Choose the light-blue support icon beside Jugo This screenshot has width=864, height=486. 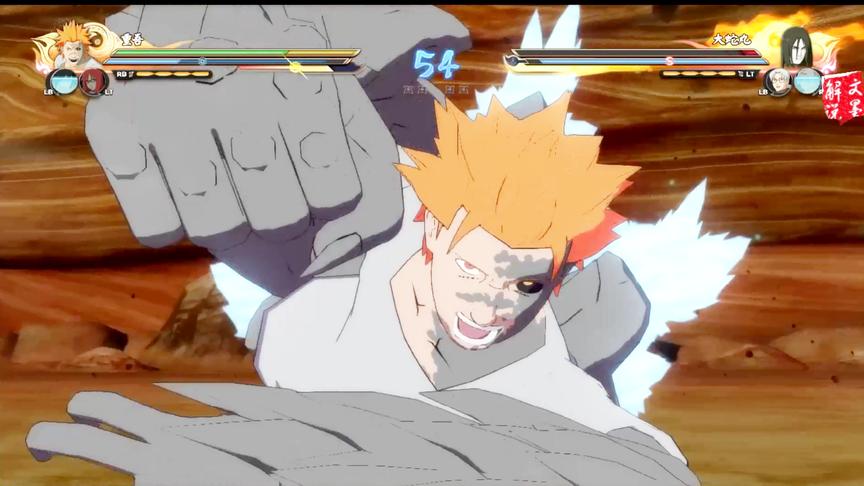tap(62, 82)
